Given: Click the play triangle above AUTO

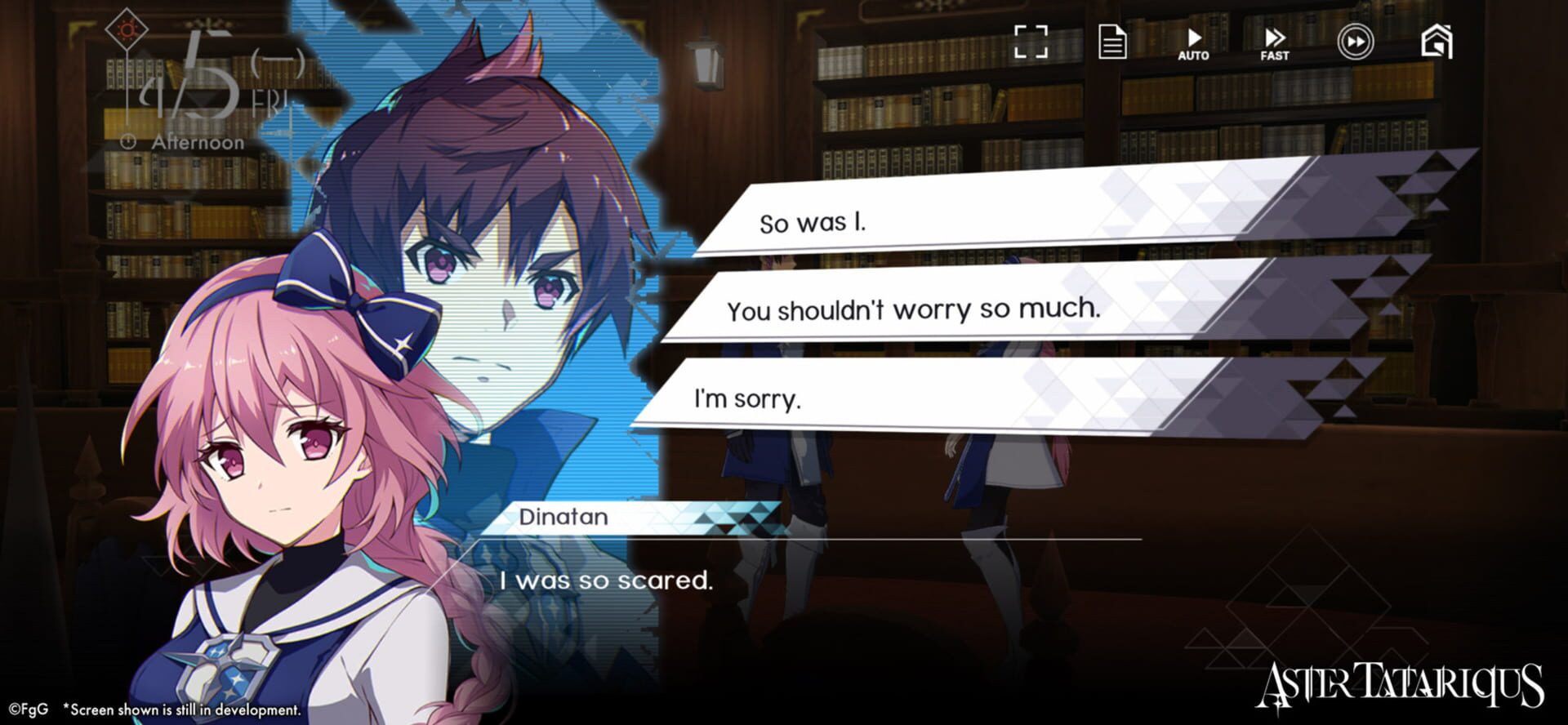Looking at the screenshot, I should [1194, 37].
